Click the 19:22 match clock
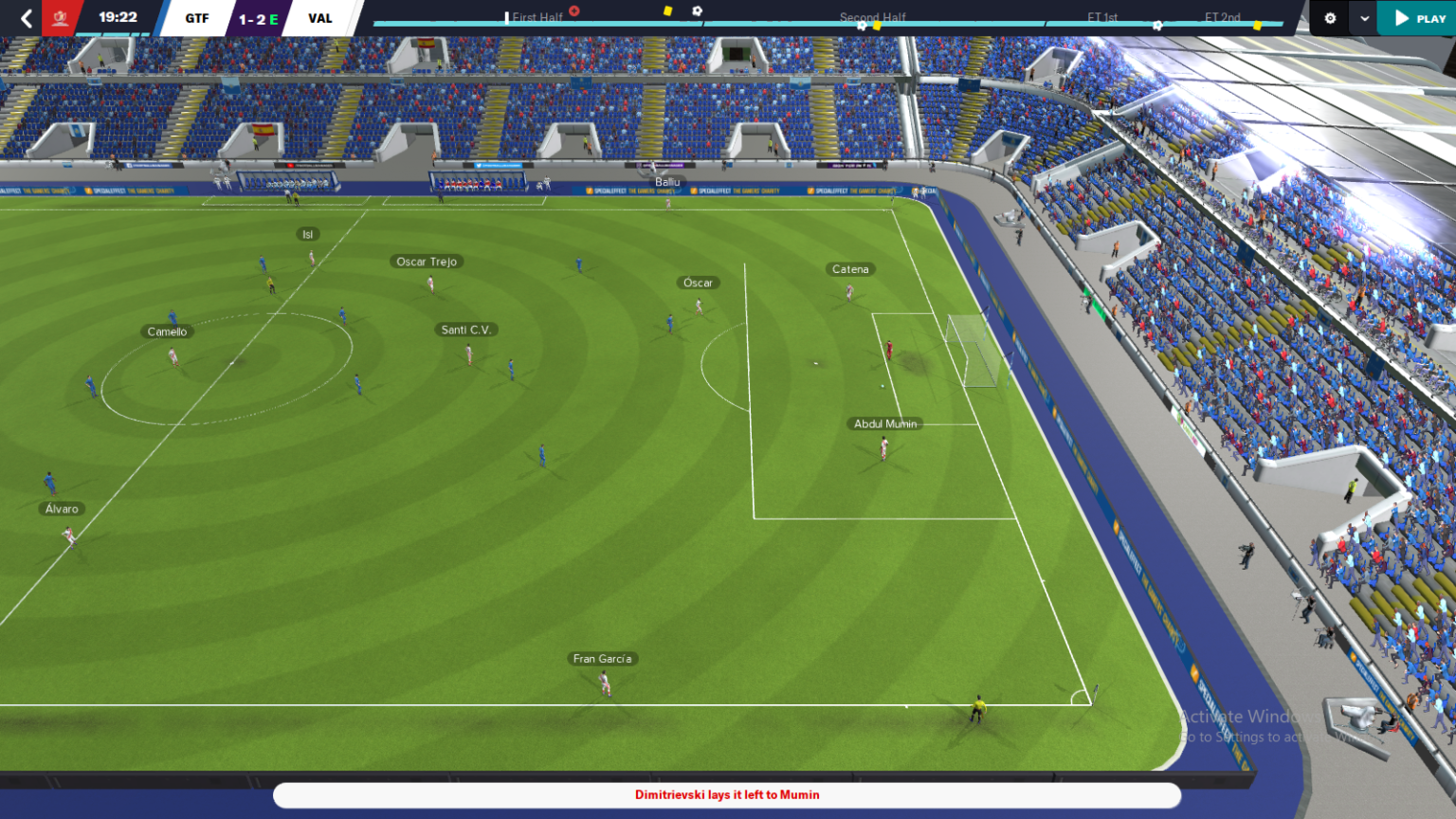Screen dimensions: 1456x819 click(x=118, y=15)
